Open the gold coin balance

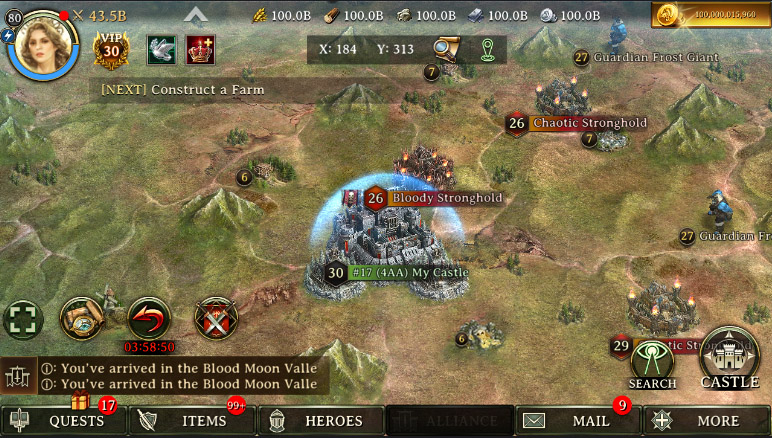[710, 15]
